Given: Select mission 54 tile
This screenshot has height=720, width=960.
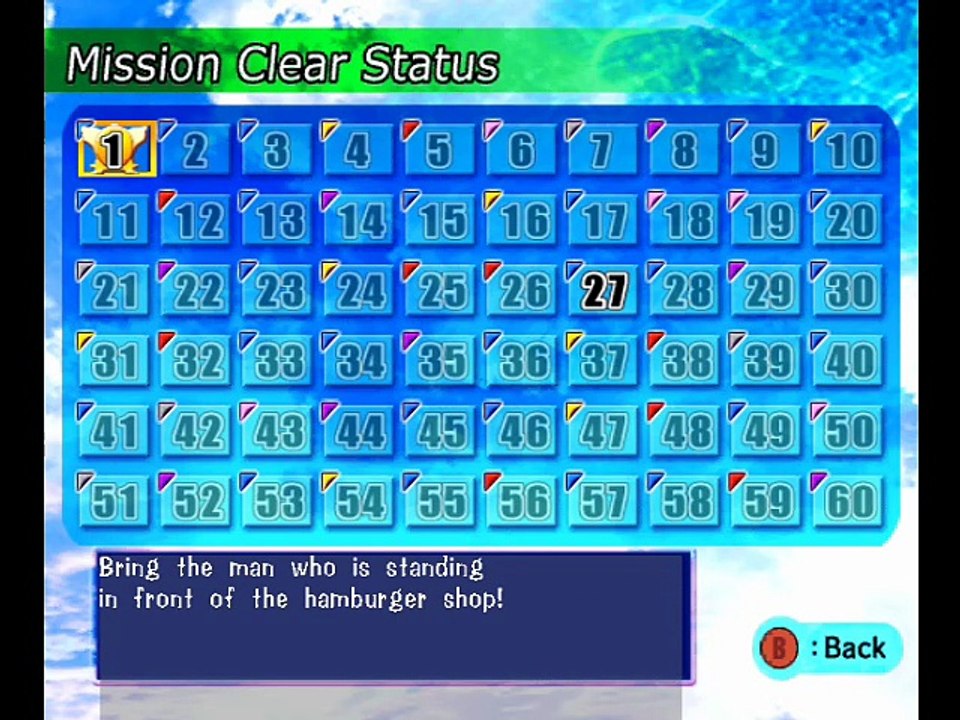Looking at the screenshot, I should point(359,501).
